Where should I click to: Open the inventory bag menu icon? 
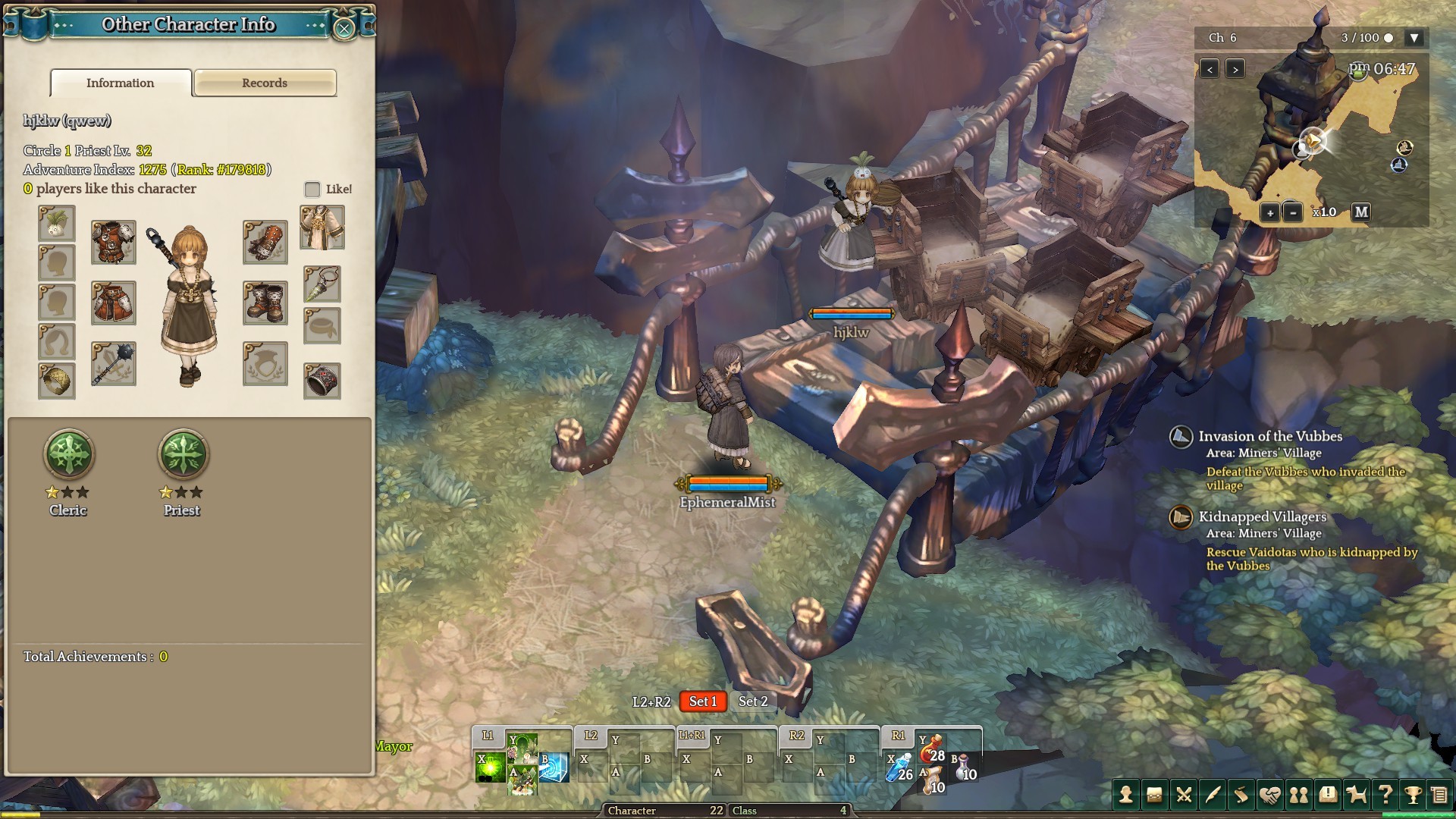coord(1154,795)
